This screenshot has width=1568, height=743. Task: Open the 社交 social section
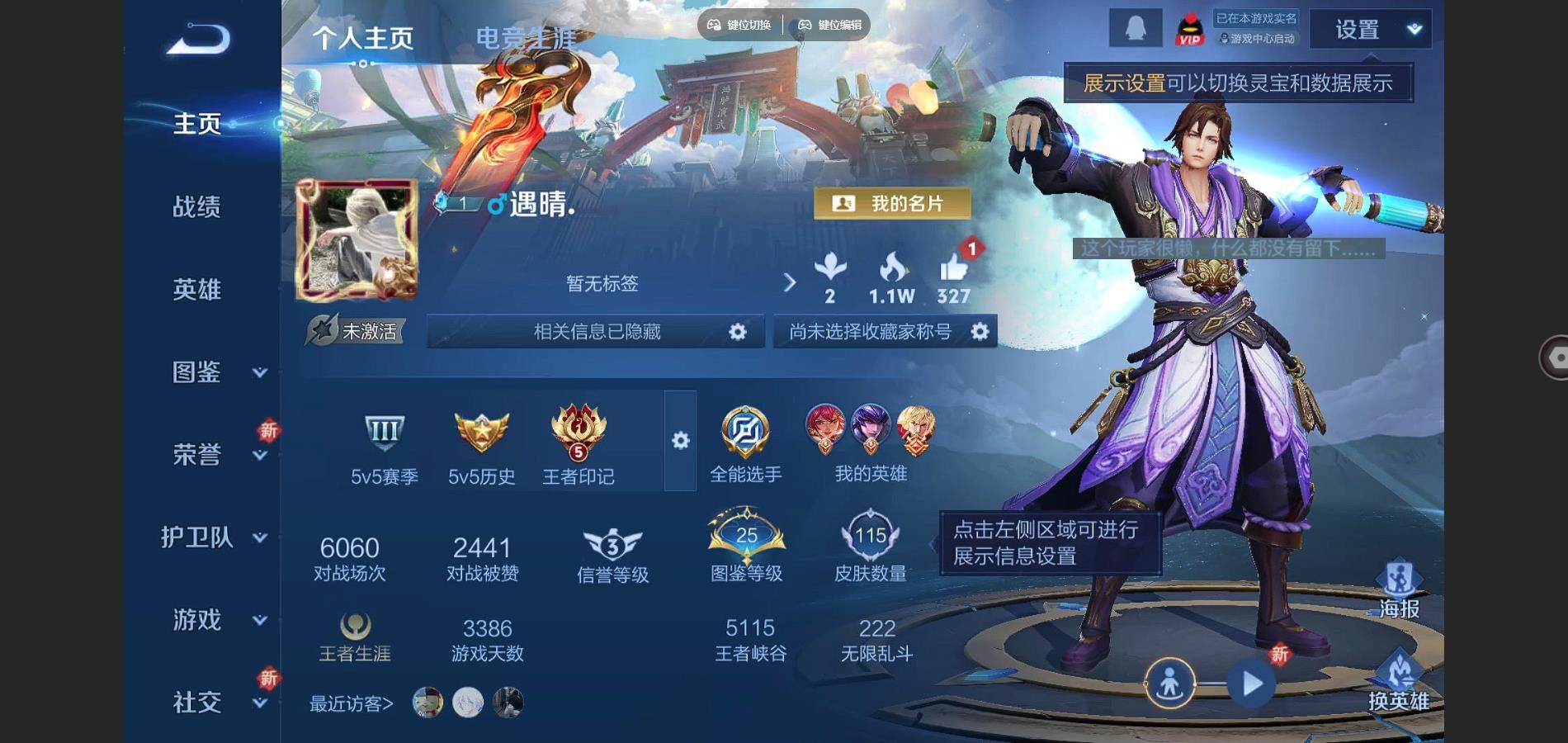click(198, 702)
